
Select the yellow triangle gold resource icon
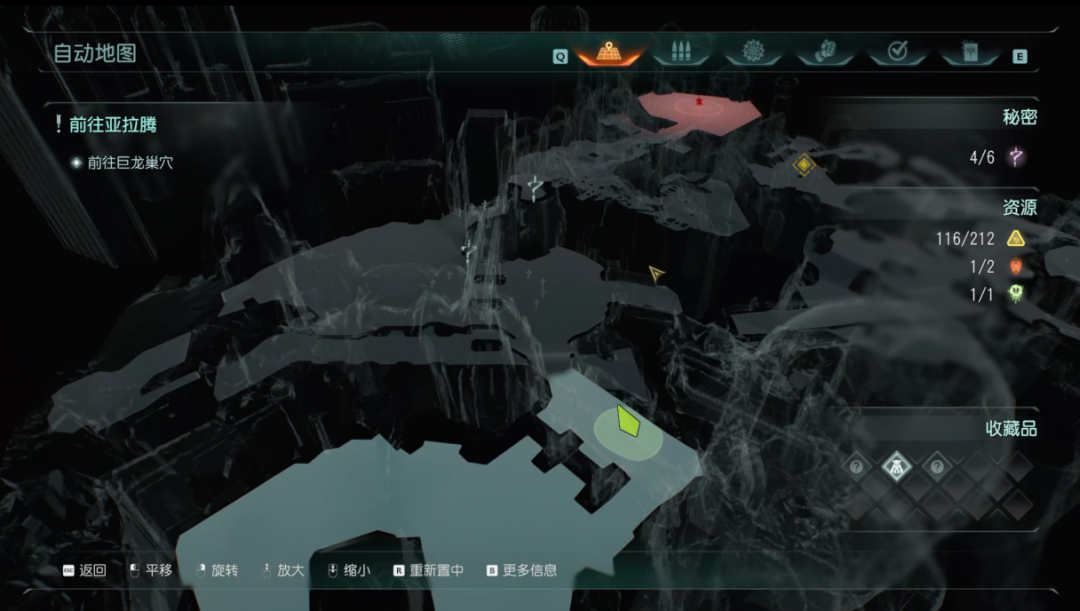[1016, 238]
